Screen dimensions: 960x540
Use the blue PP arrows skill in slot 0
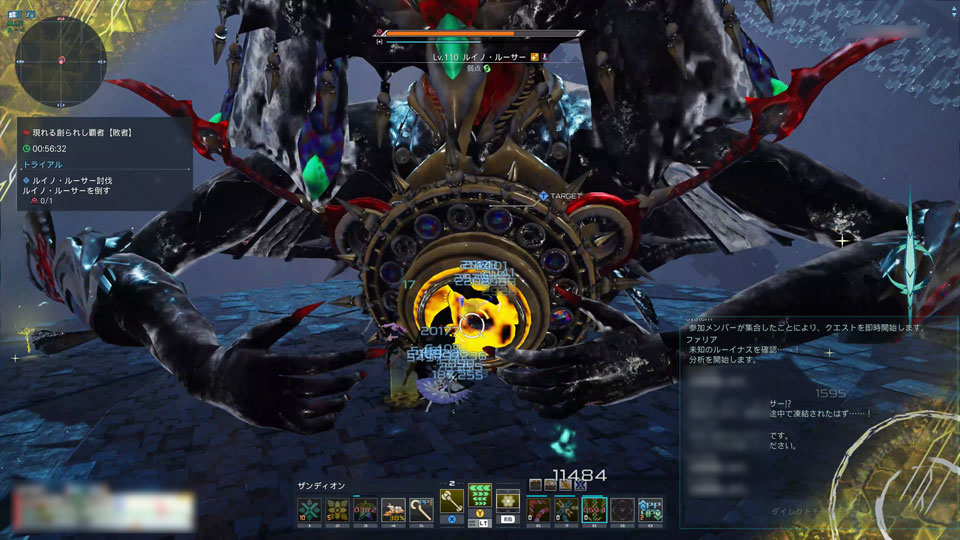pyautogui.click(x=650, y=509)
